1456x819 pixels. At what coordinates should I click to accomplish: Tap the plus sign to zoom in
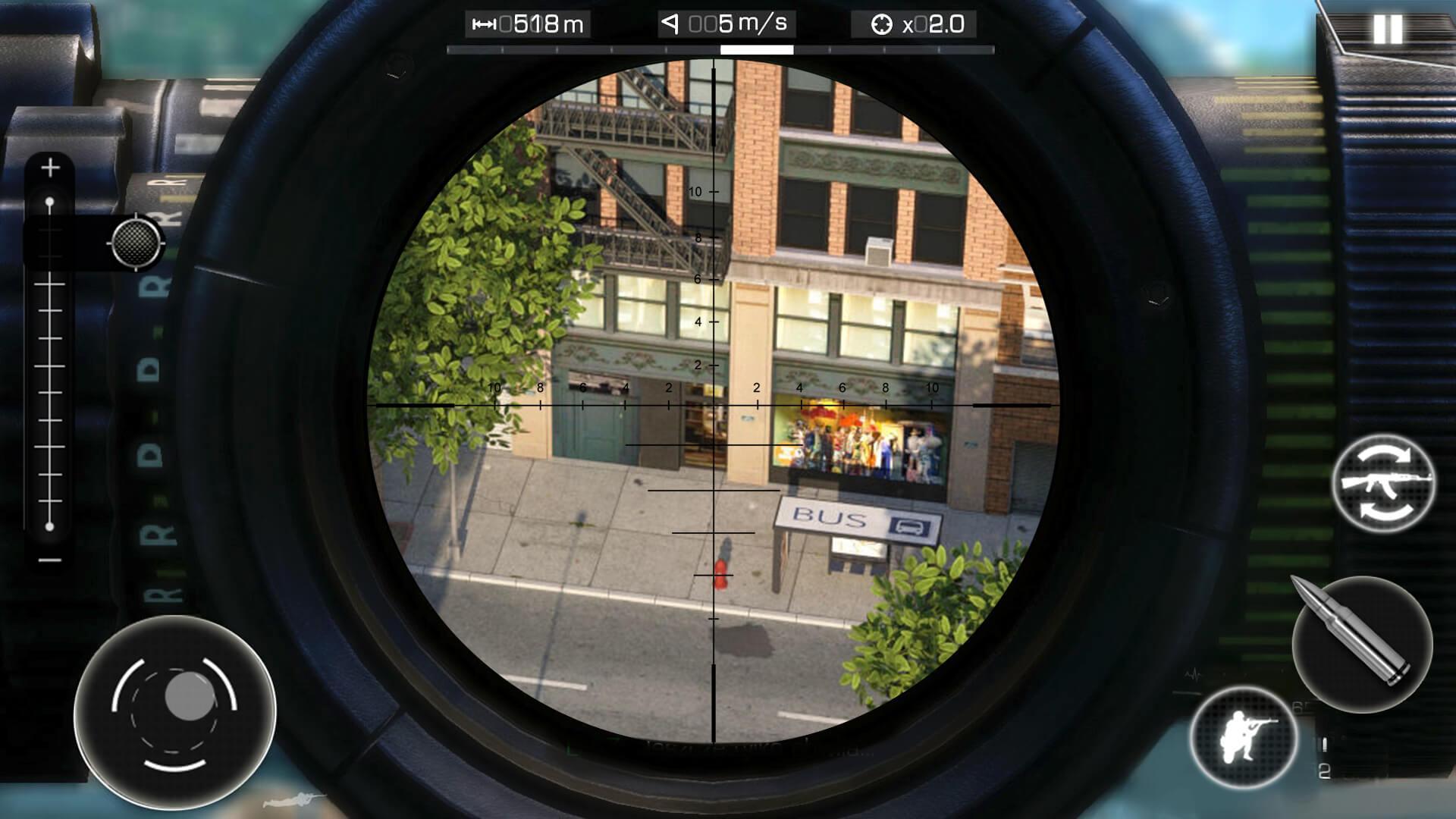pyautogui.click(x=50, y=167)
